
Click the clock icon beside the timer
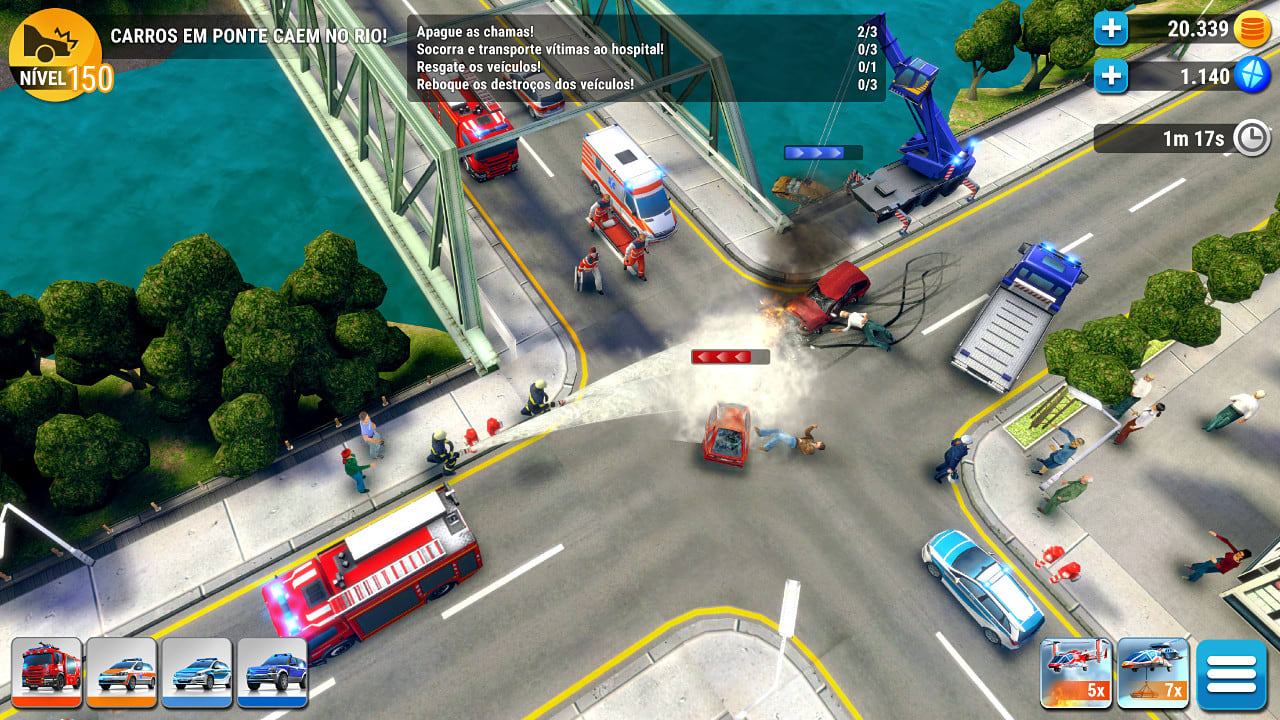tap(1251, 139)
